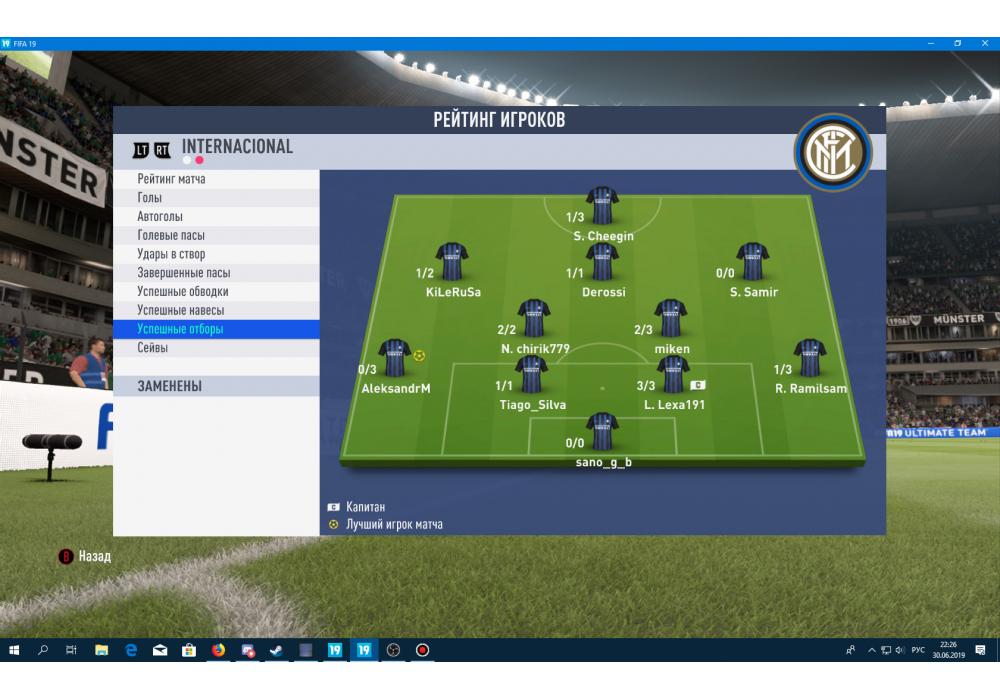Choose the Голы stat entry

coord(150,198)
